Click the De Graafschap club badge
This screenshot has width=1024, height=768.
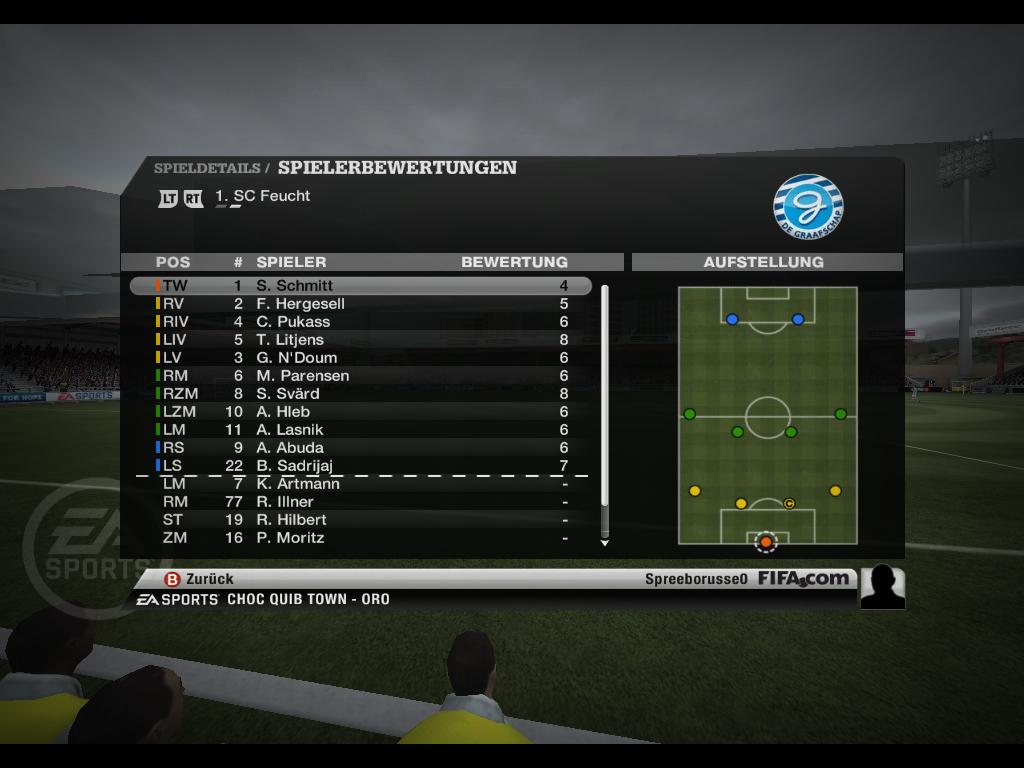tap(808, 207)
